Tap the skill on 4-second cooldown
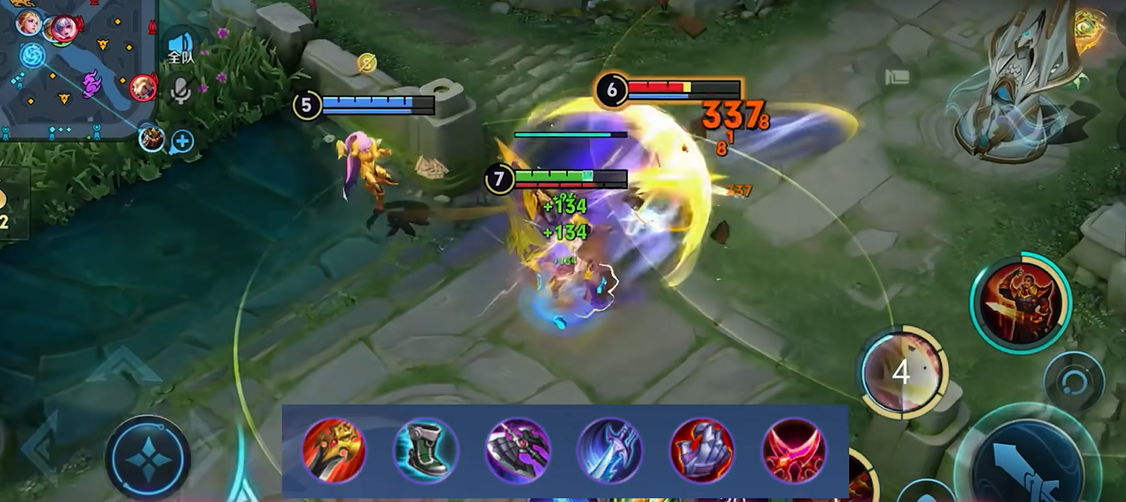This screenshot has width=1126, height=502. pos(902,372)
